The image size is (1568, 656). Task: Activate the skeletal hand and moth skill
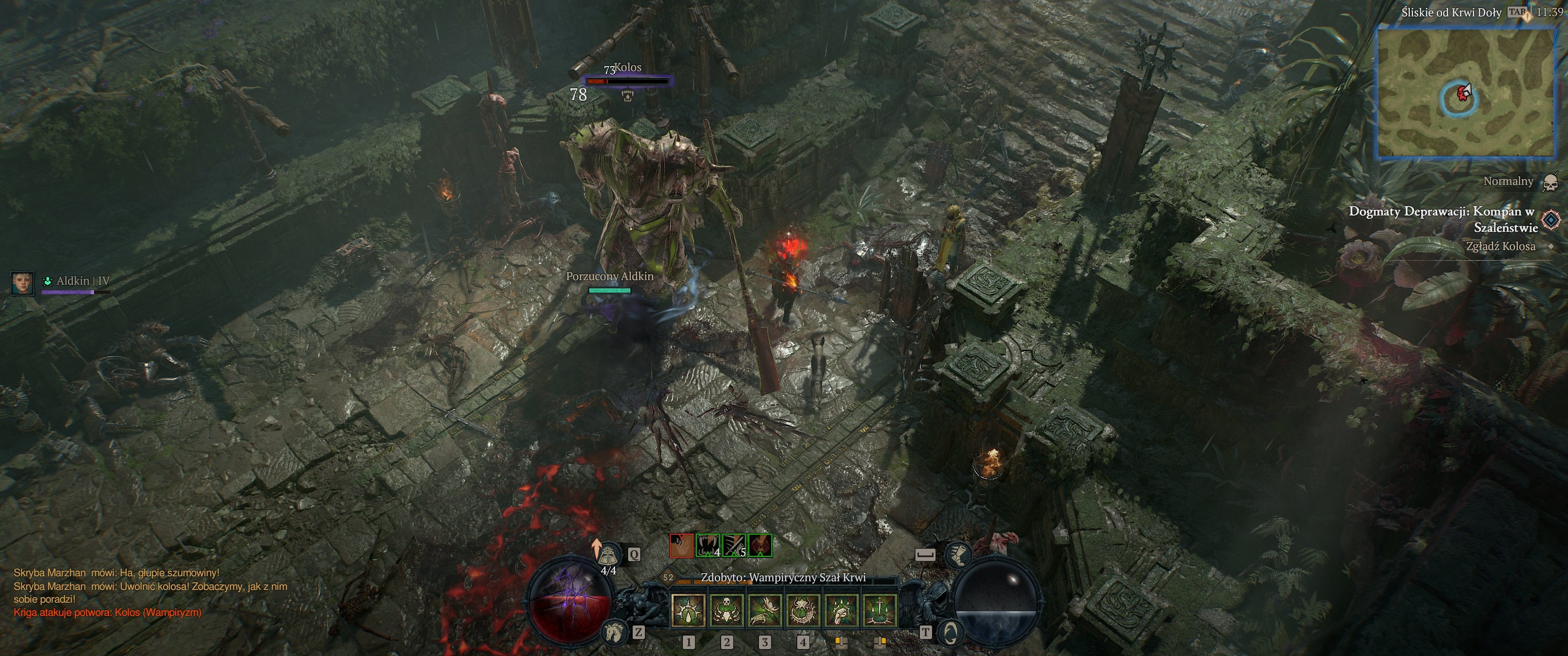click(764, 610)
